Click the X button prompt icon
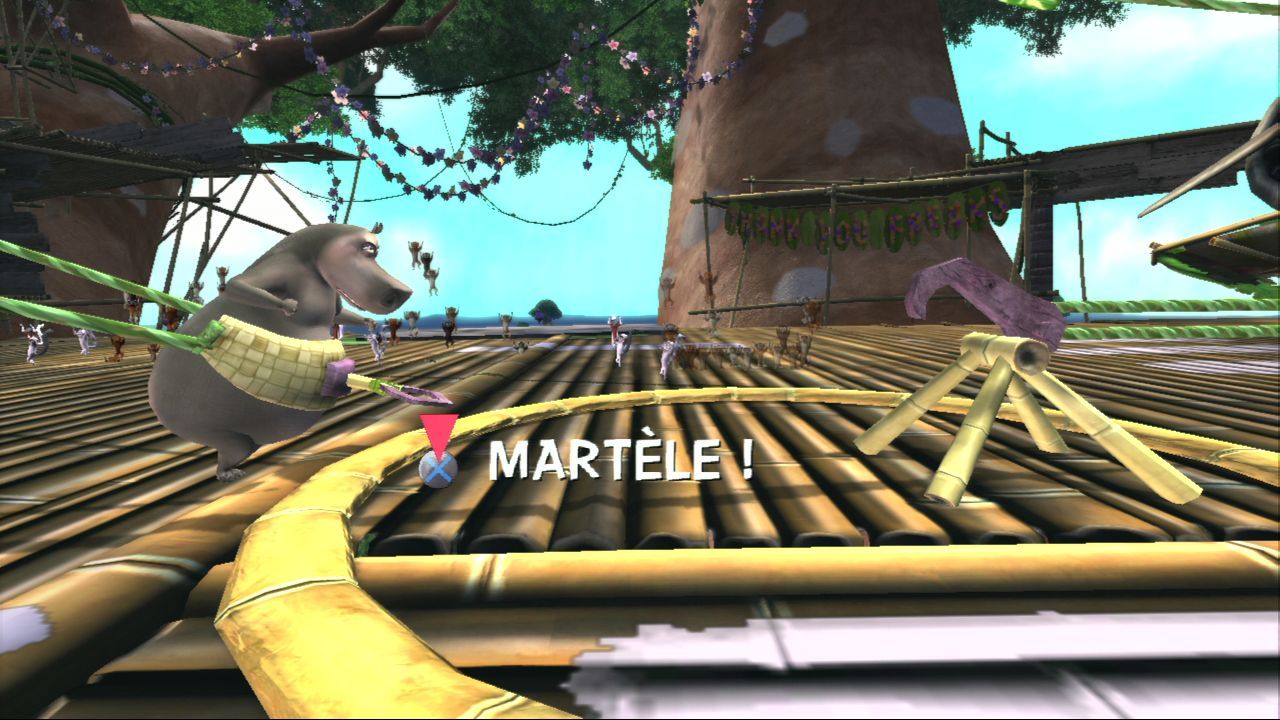The image size is (1280, 720). tap(437, 464)
